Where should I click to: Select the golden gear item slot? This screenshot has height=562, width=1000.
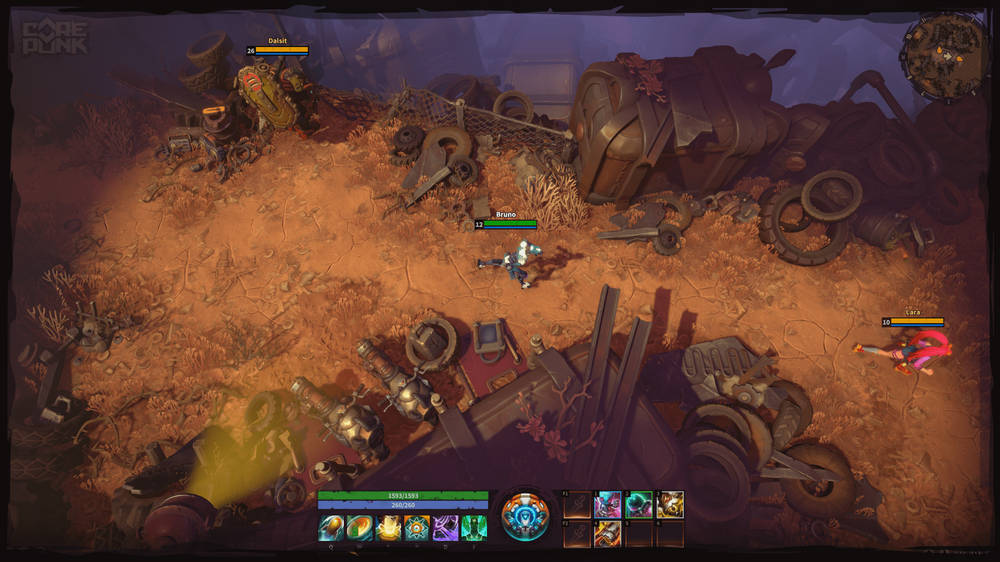click(x=670, y=505)
